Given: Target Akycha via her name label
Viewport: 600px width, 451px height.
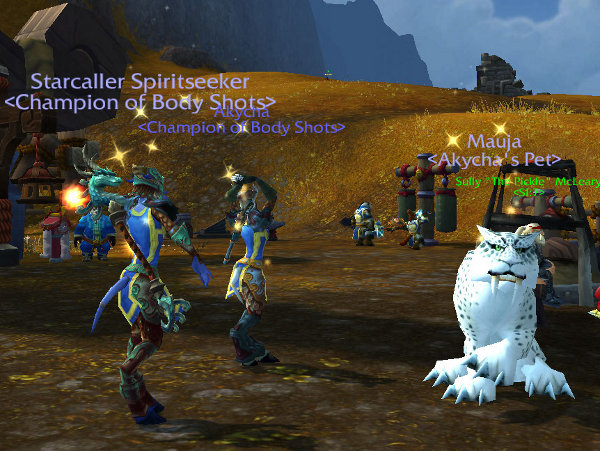Looking at the screenshot, I should click(240, 112).
